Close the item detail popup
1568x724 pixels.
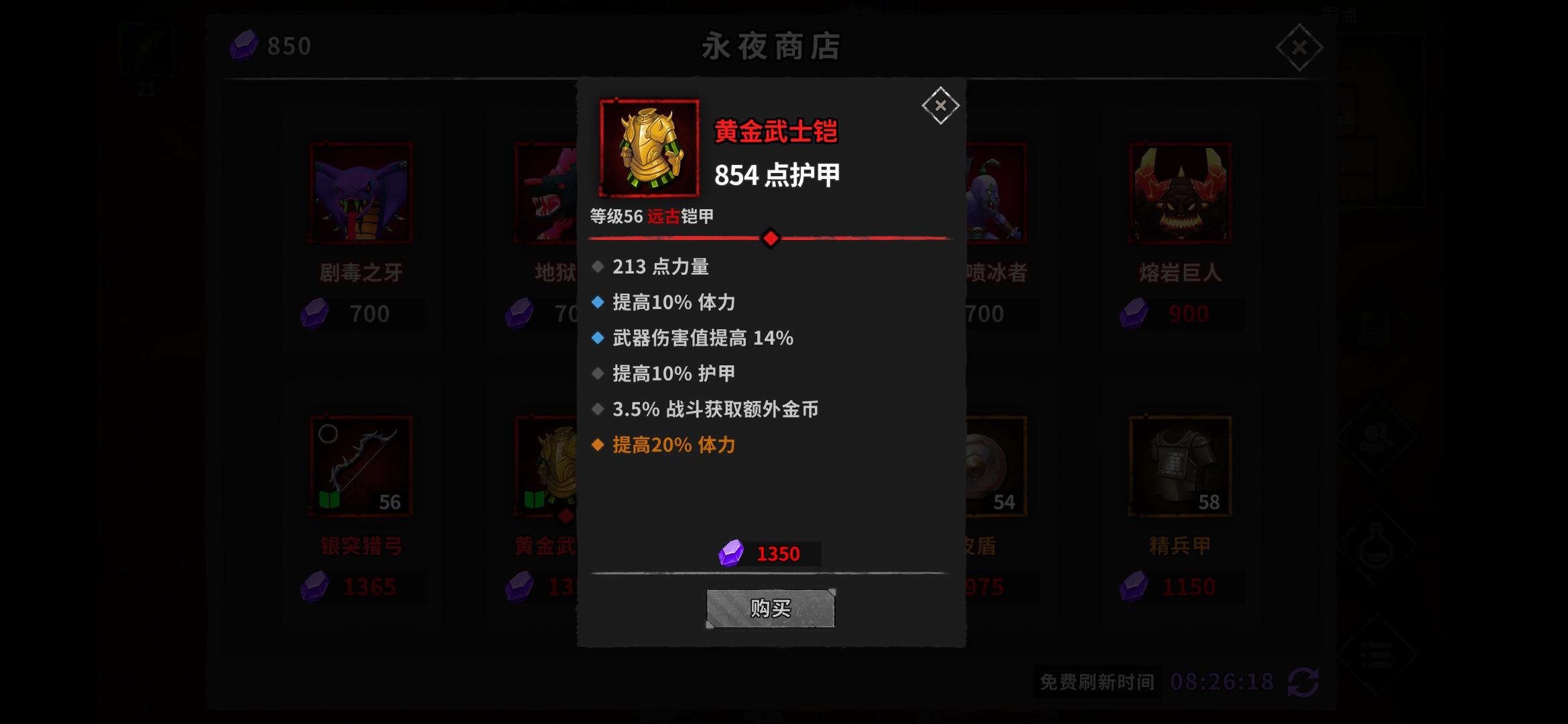point(941,105)
